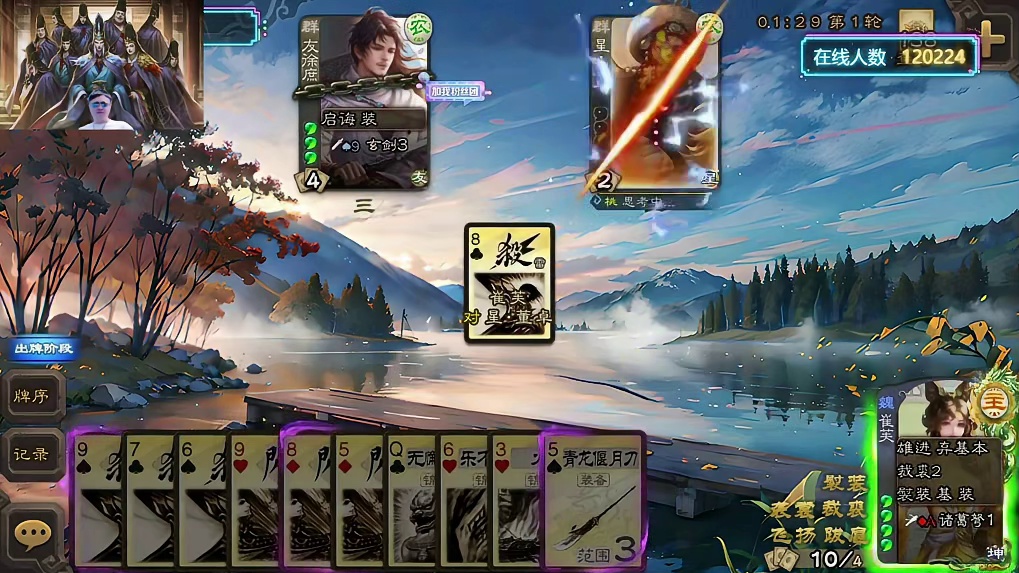The image size is (1019, 573).
Task: Select the Queen of clubs 无懈 card
Action: [x=411, y=500]
